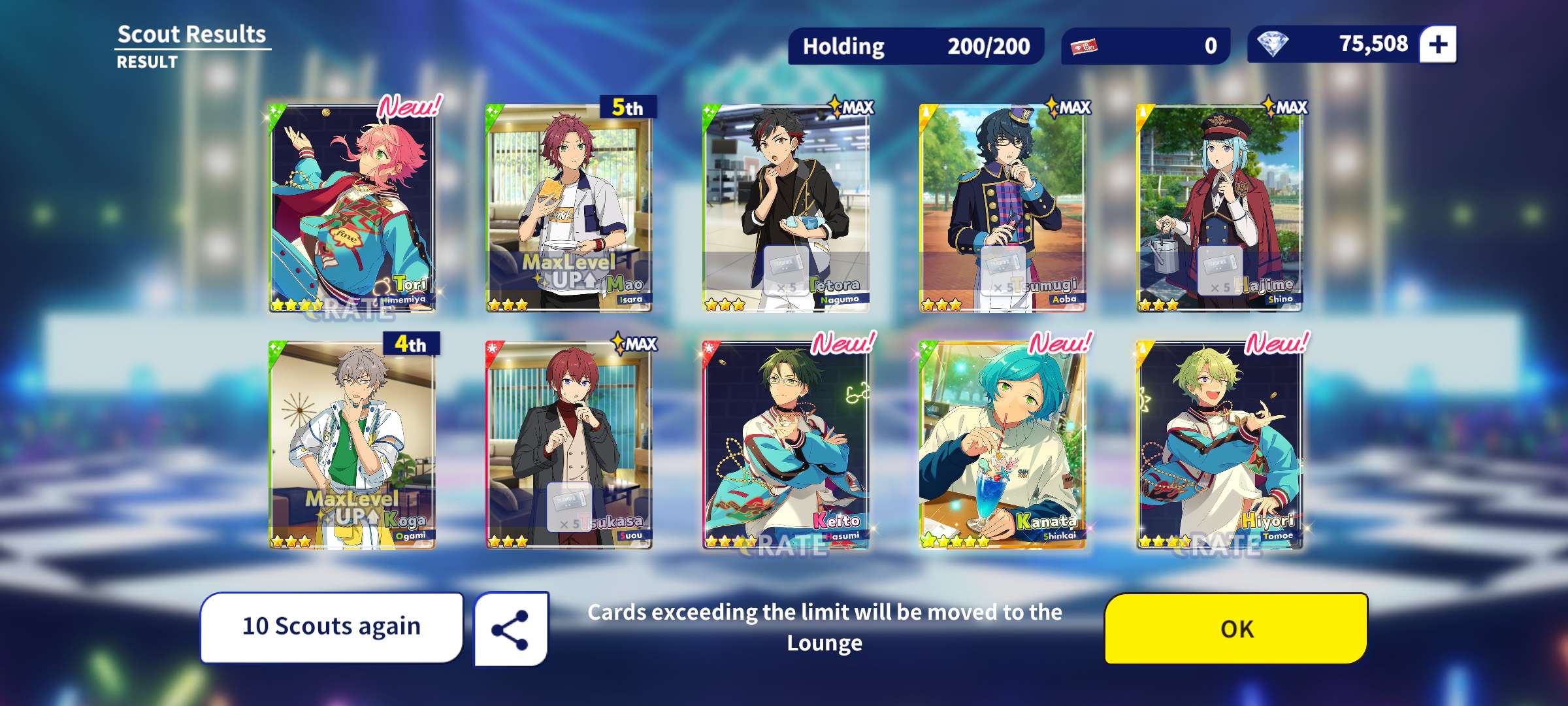
Task: Select the new Hiyori Tomoe card
Action: pos(1219,445)
